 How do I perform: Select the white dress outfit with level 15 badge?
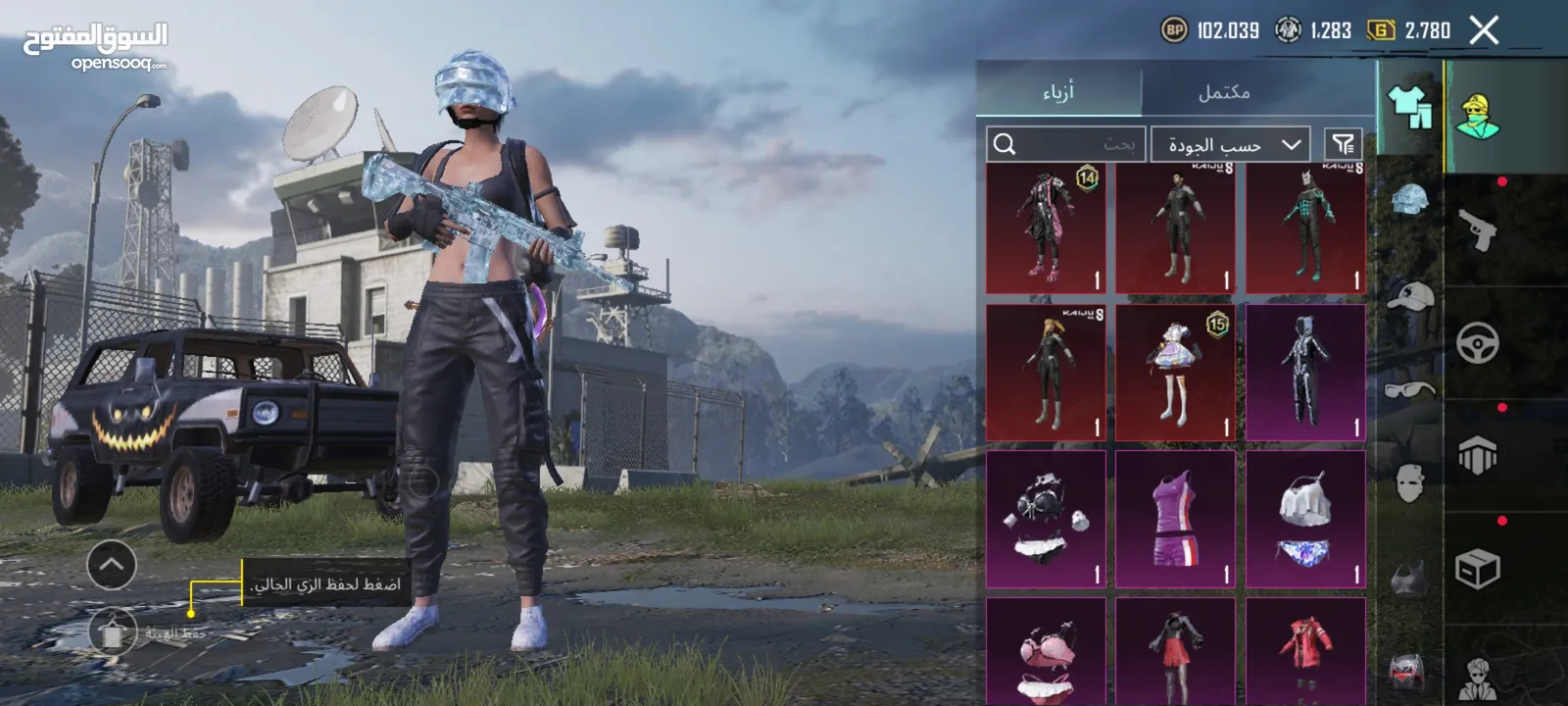pyautogui.click(x=1176, y=373)
